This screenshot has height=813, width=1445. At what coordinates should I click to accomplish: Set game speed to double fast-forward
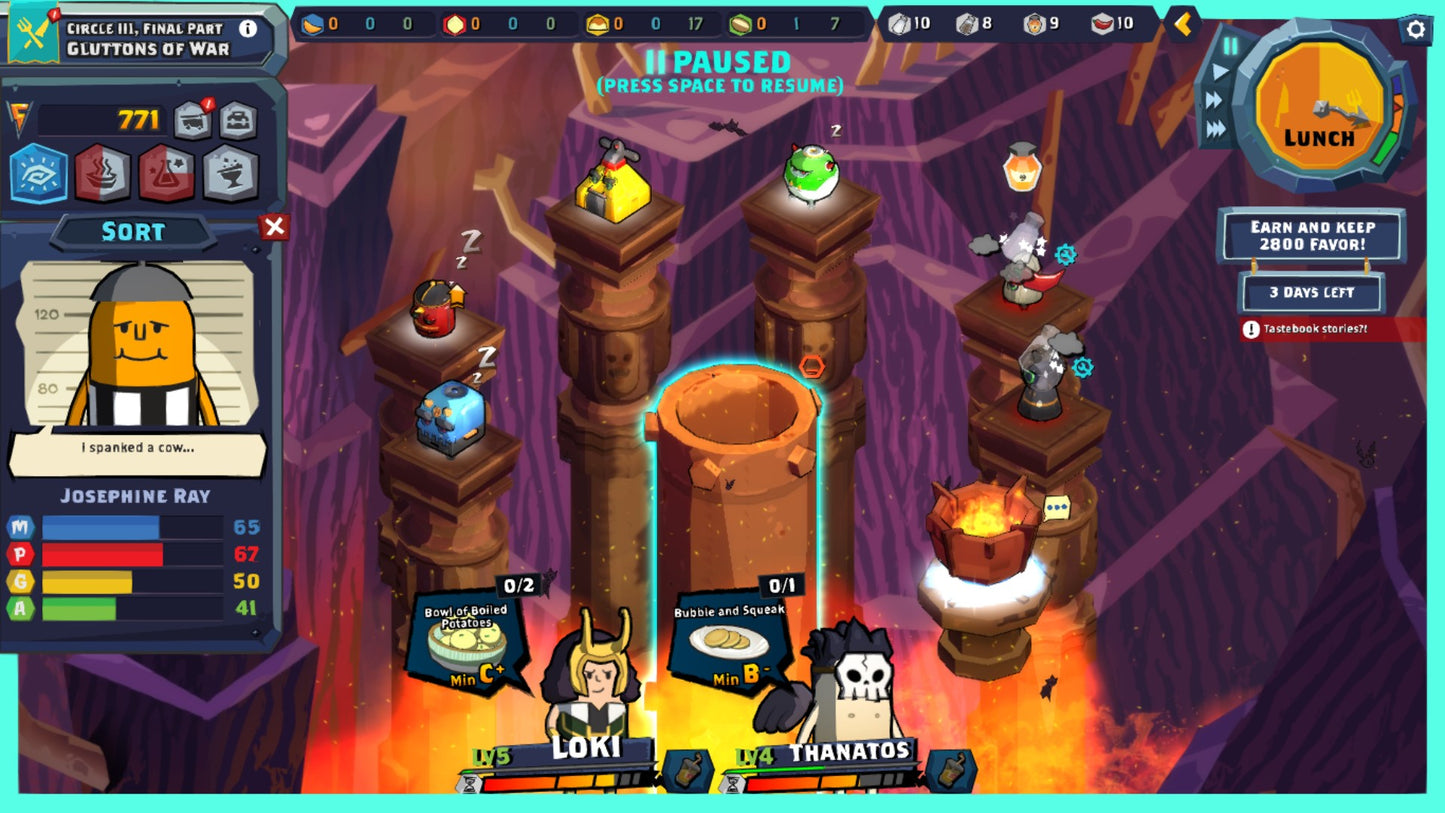(x=1214, y=100)
